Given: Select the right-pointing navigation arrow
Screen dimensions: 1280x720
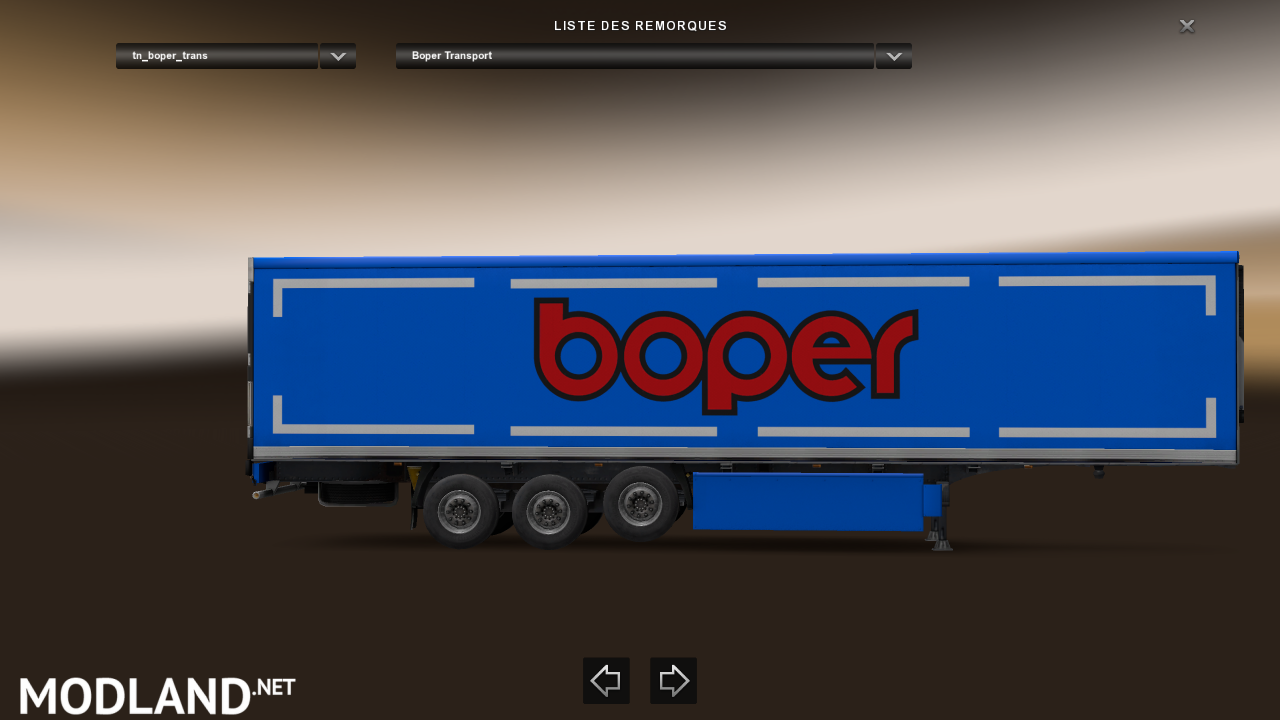Looking at the screenshot, I should point(673,681).
